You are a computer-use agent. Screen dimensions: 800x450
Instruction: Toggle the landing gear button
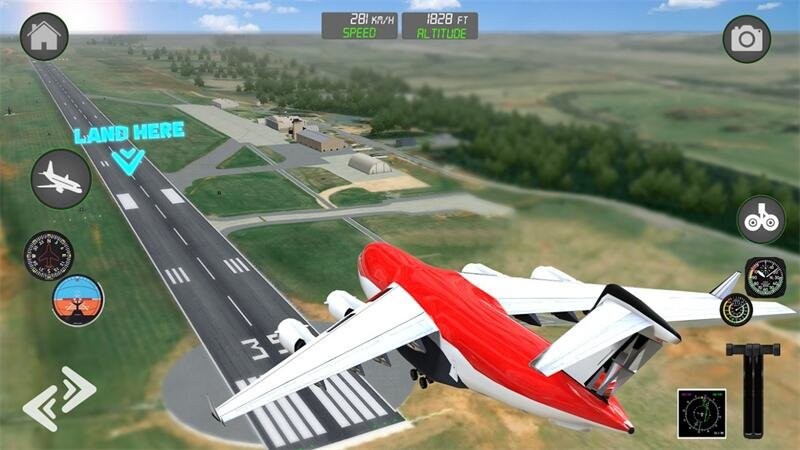[x=761, y=219]
